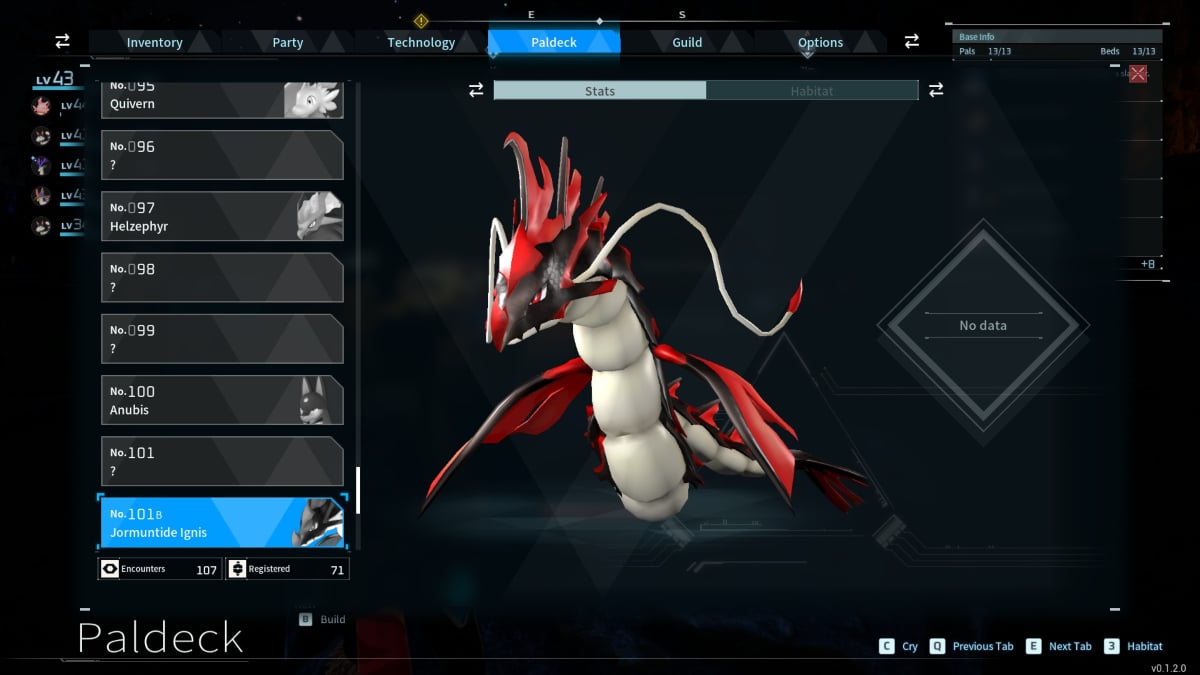Select the Paldeck tab
This screenshot has width=1200, height=675.
(553, 42)
